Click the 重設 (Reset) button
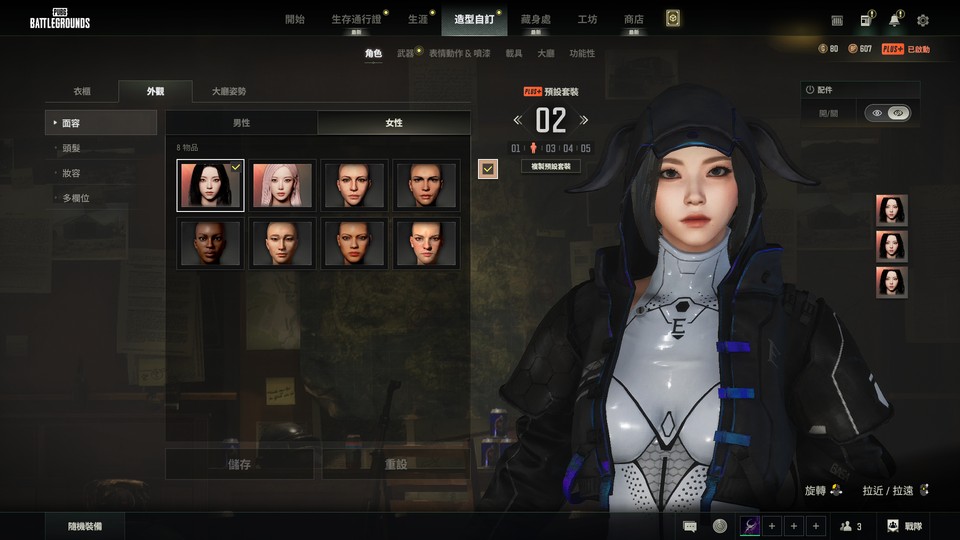This screenshot has height=540, width=960. tap(395, 464)
